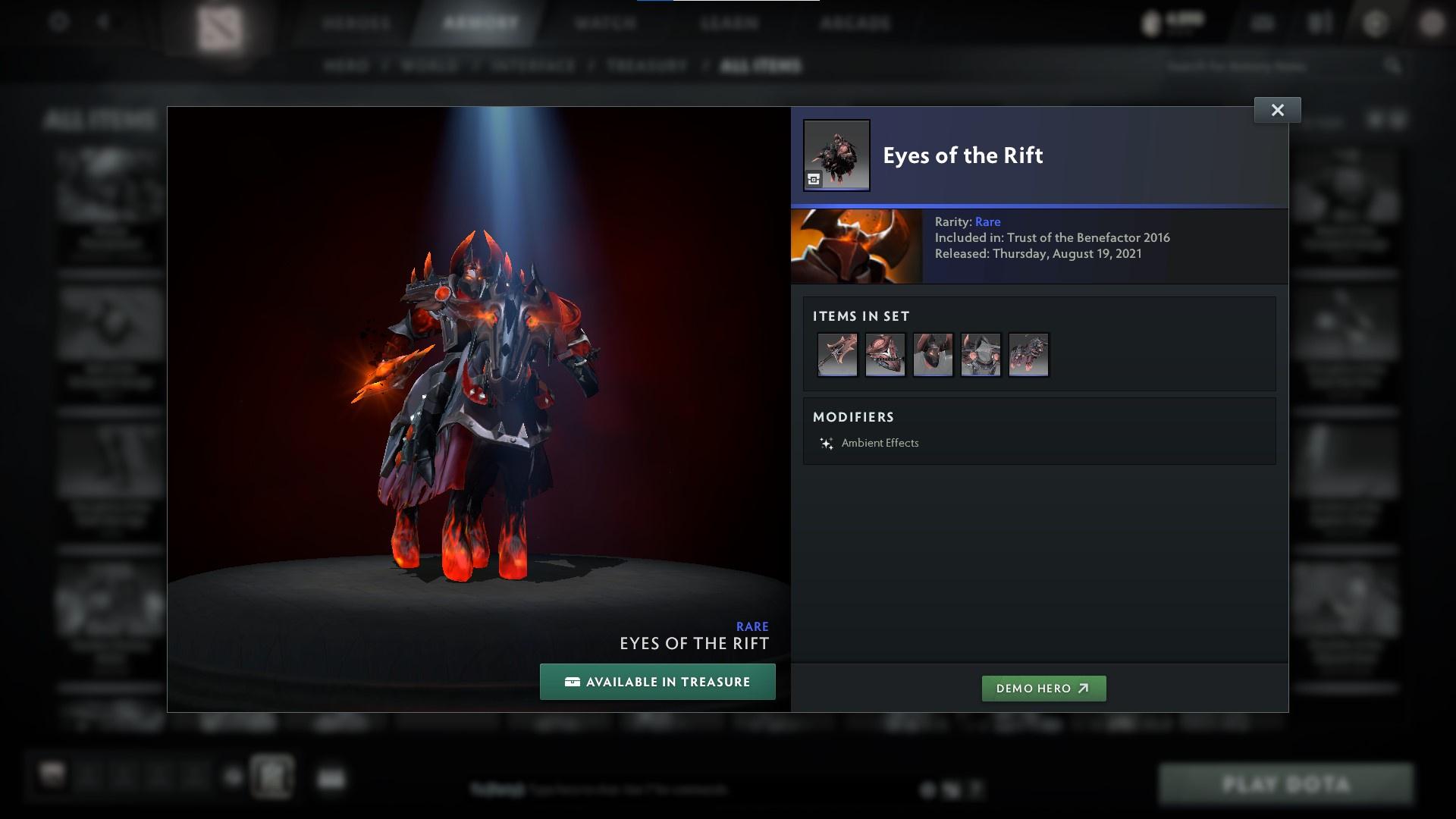This screenshot has width=1456, height=819.
Task: Click the DEMO HERO button
Action: coord(1043,689)
